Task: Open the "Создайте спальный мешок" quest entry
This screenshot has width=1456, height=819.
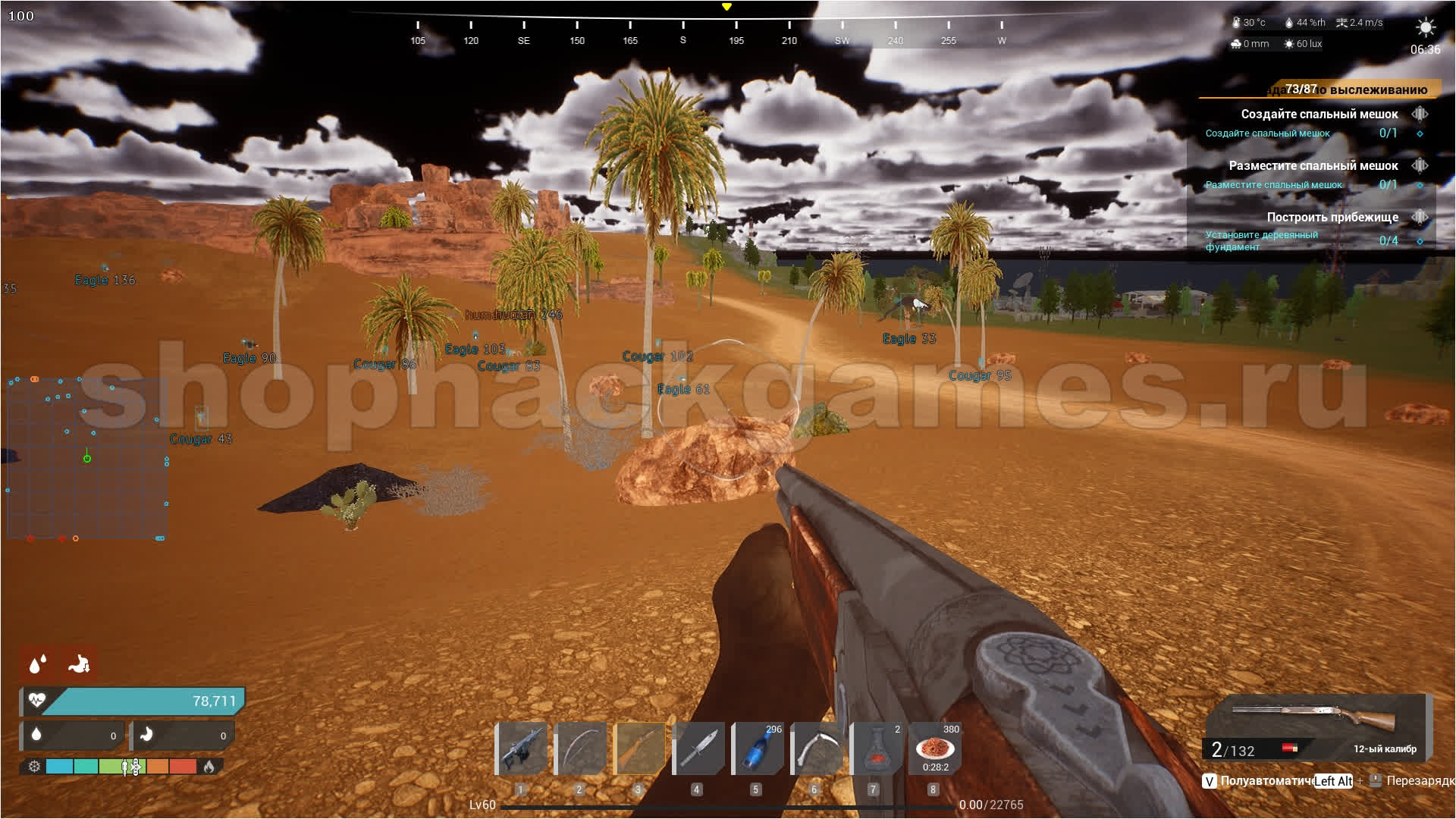Action: (1319, 115)
